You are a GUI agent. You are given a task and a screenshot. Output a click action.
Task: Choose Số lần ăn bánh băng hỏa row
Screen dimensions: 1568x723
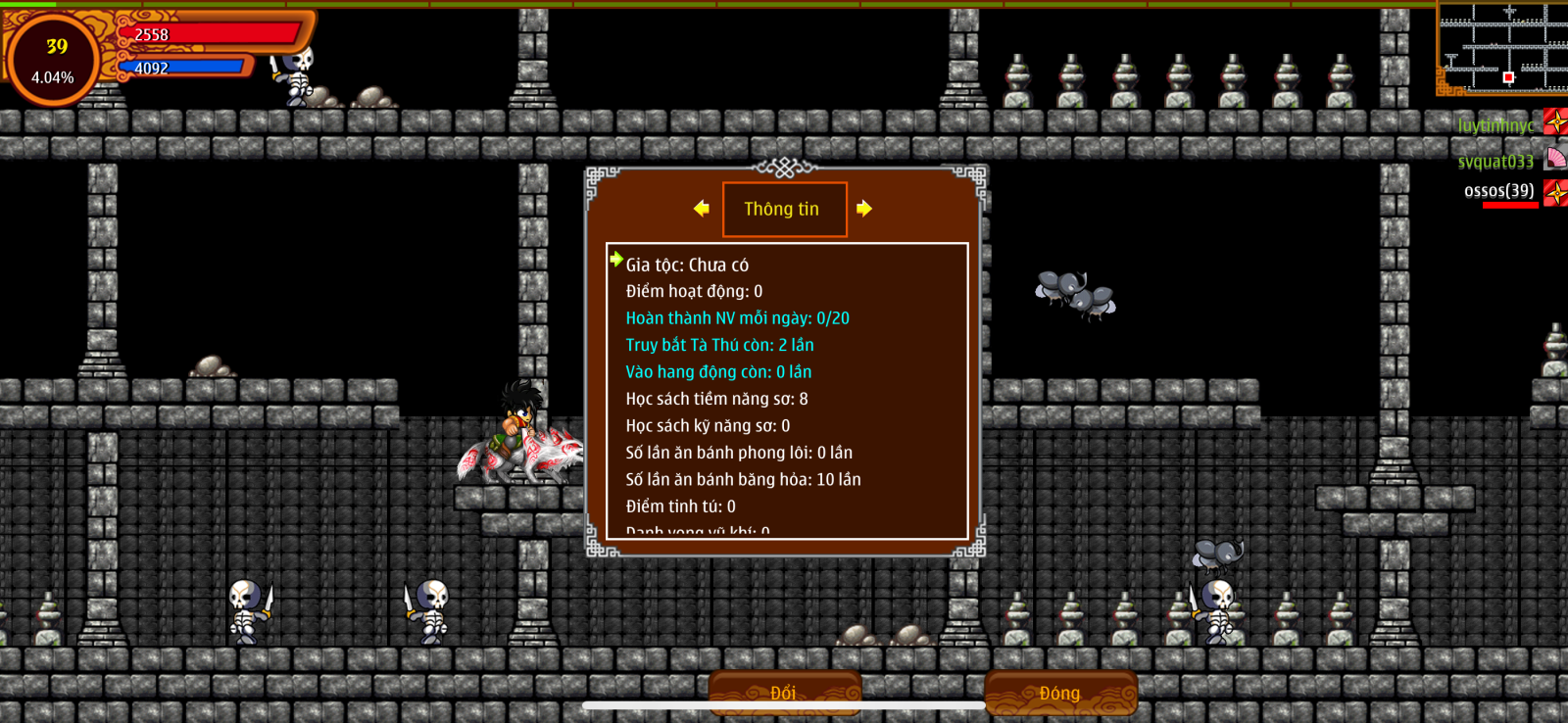point(743,480)
